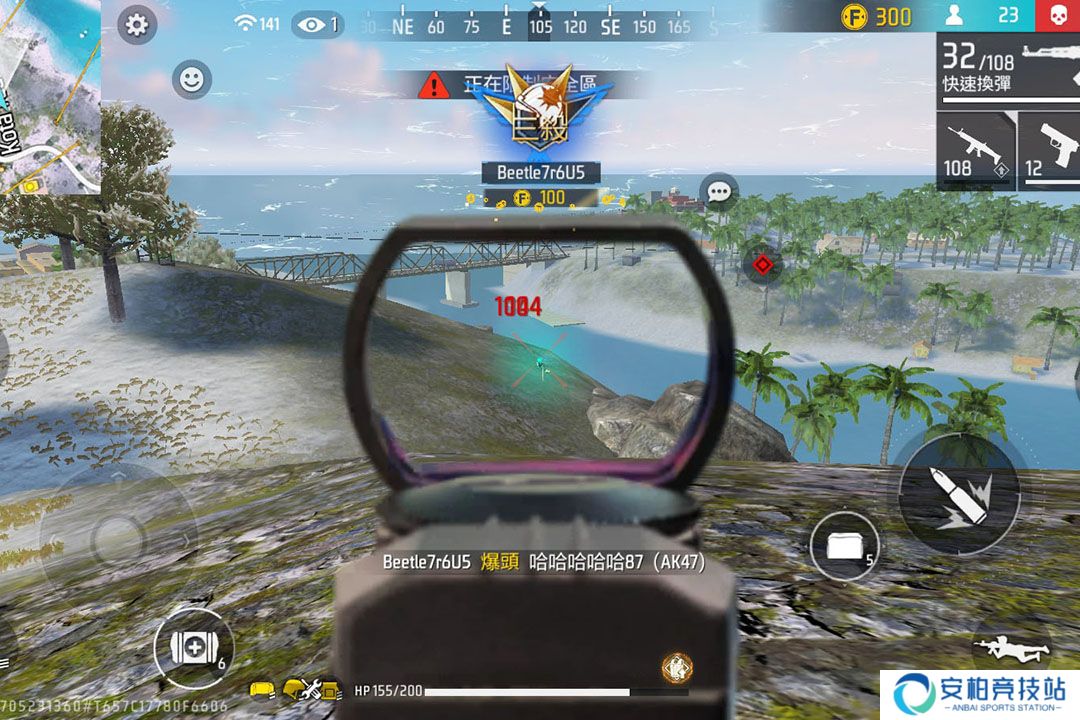
Task: Use the item box button
Action: (843, 546)
